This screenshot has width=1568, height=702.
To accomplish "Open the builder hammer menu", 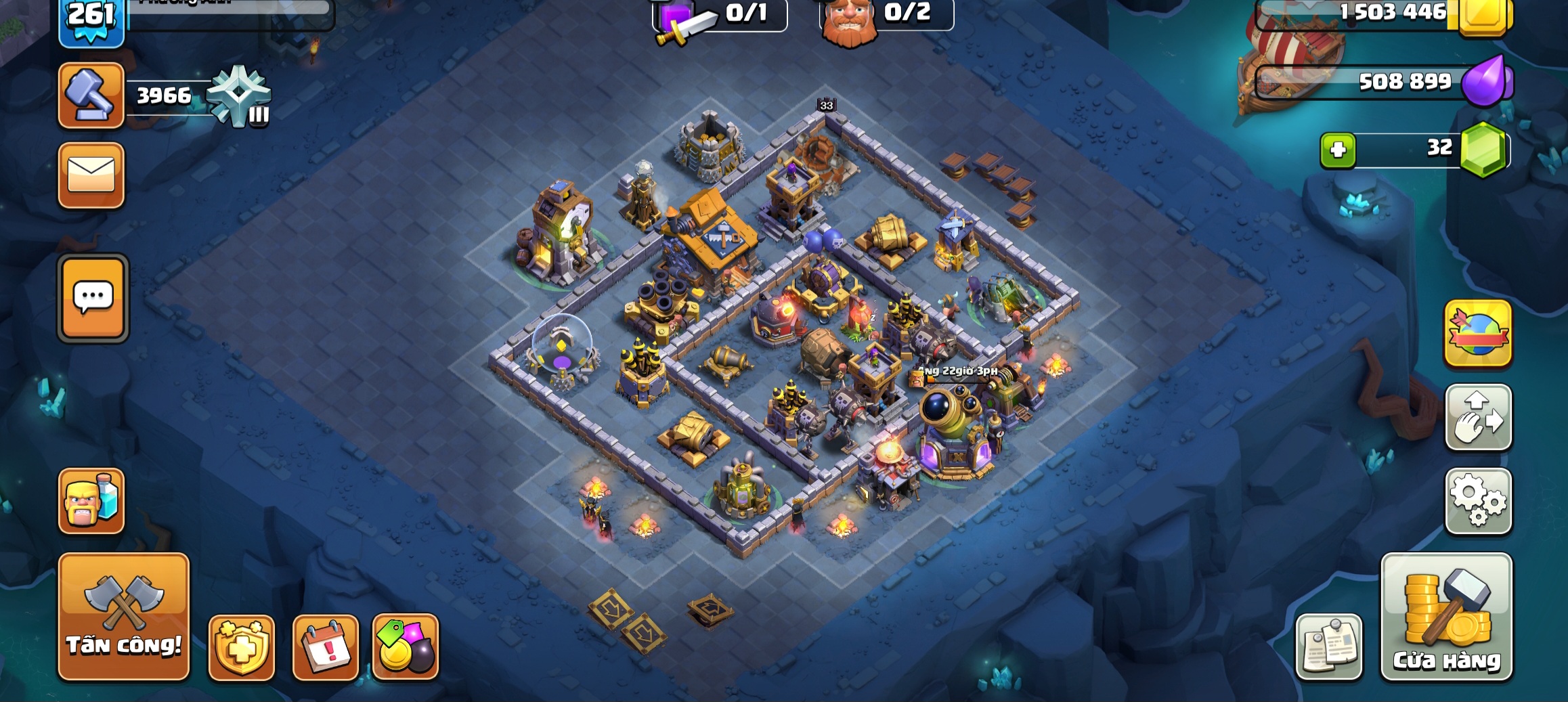I will pyautogui.click(x=91, y=95).
